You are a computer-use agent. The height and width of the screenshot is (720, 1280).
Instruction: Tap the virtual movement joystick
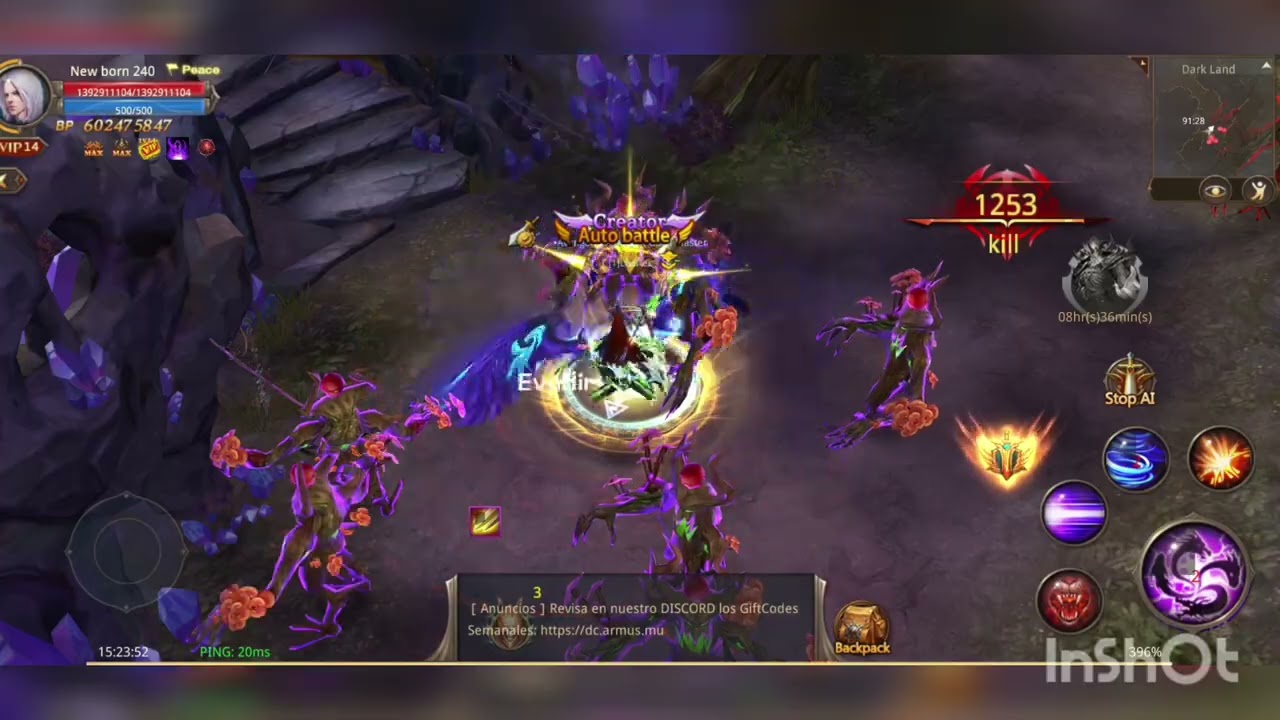click(125, 550)
